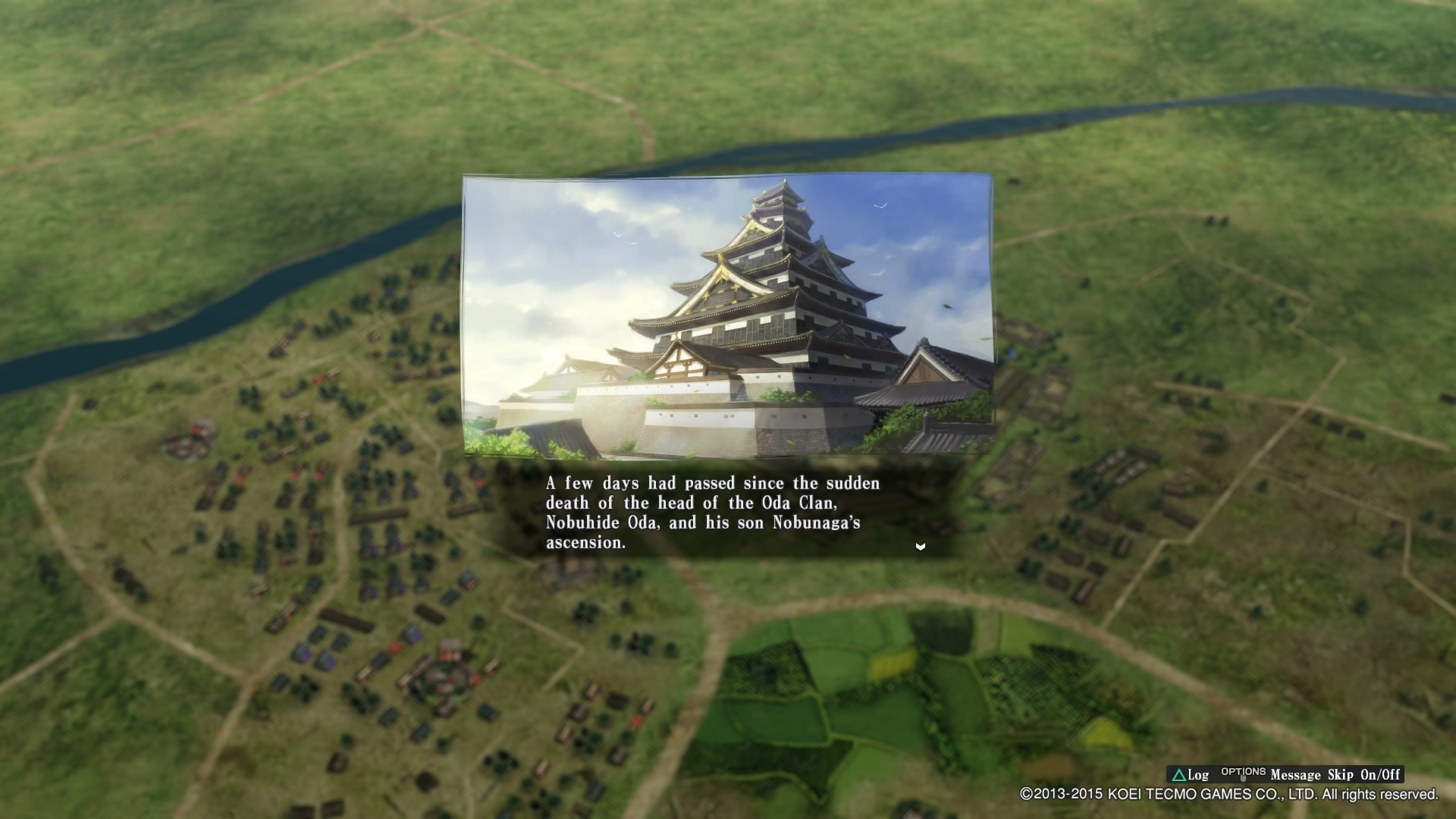The image size is (1456, 819).
Task: Click the birds in the sky artwork
Action: (x=880, y=203)
